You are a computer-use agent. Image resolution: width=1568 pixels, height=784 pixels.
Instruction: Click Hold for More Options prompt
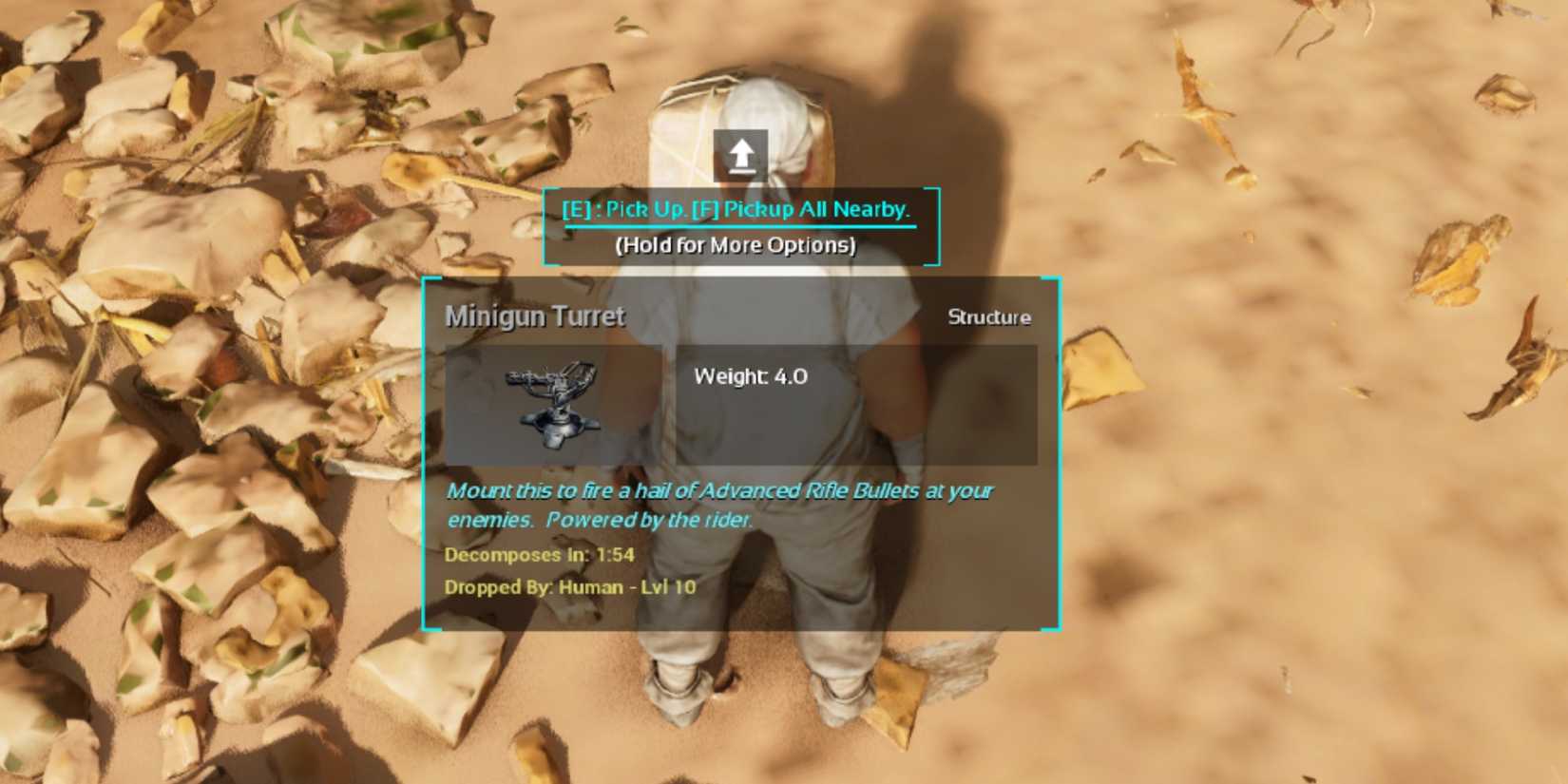click(x=737, y=244)
